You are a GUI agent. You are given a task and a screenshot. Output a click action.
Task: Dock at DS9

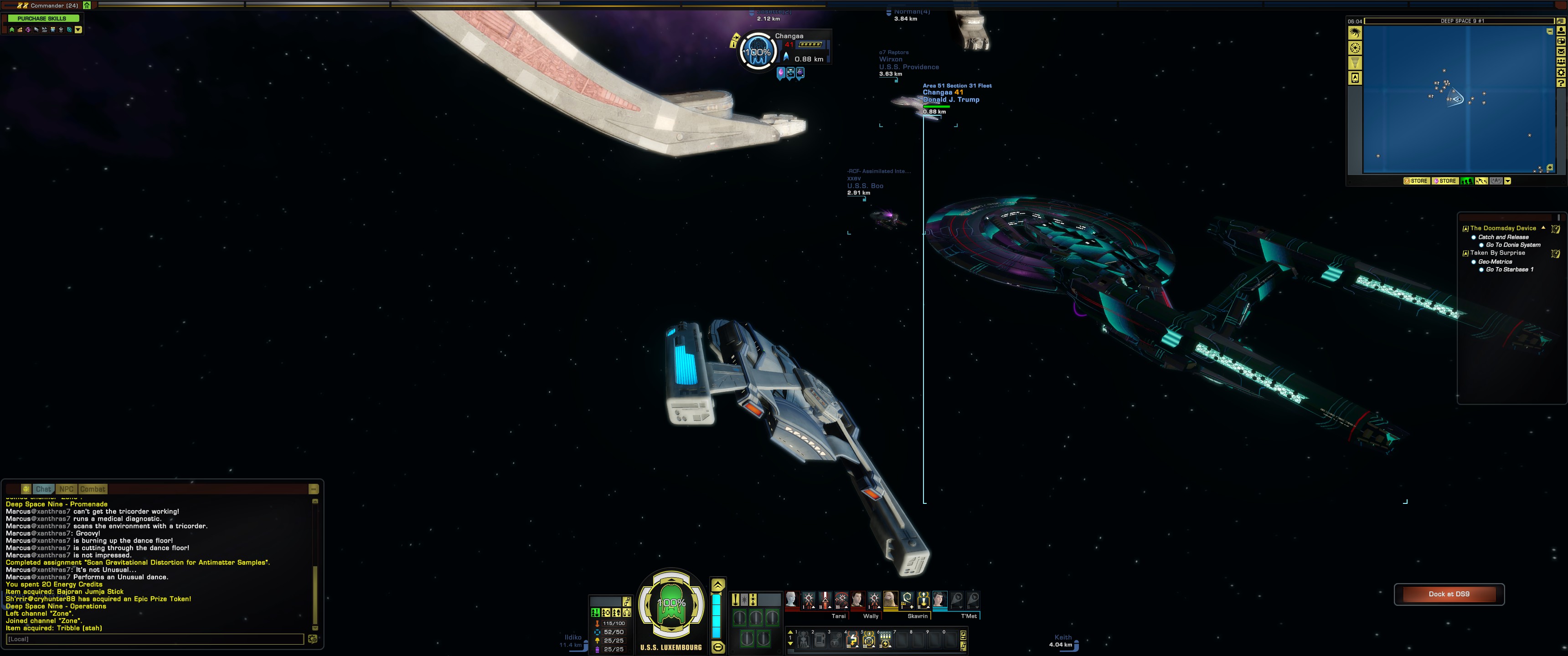tap(1449, 594)
